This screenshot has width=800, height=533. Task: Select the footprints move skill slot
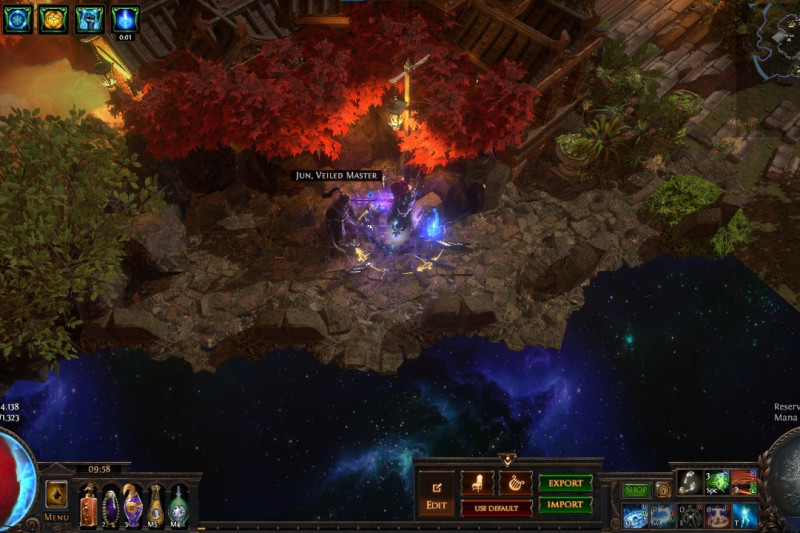(x=689, y=483)
